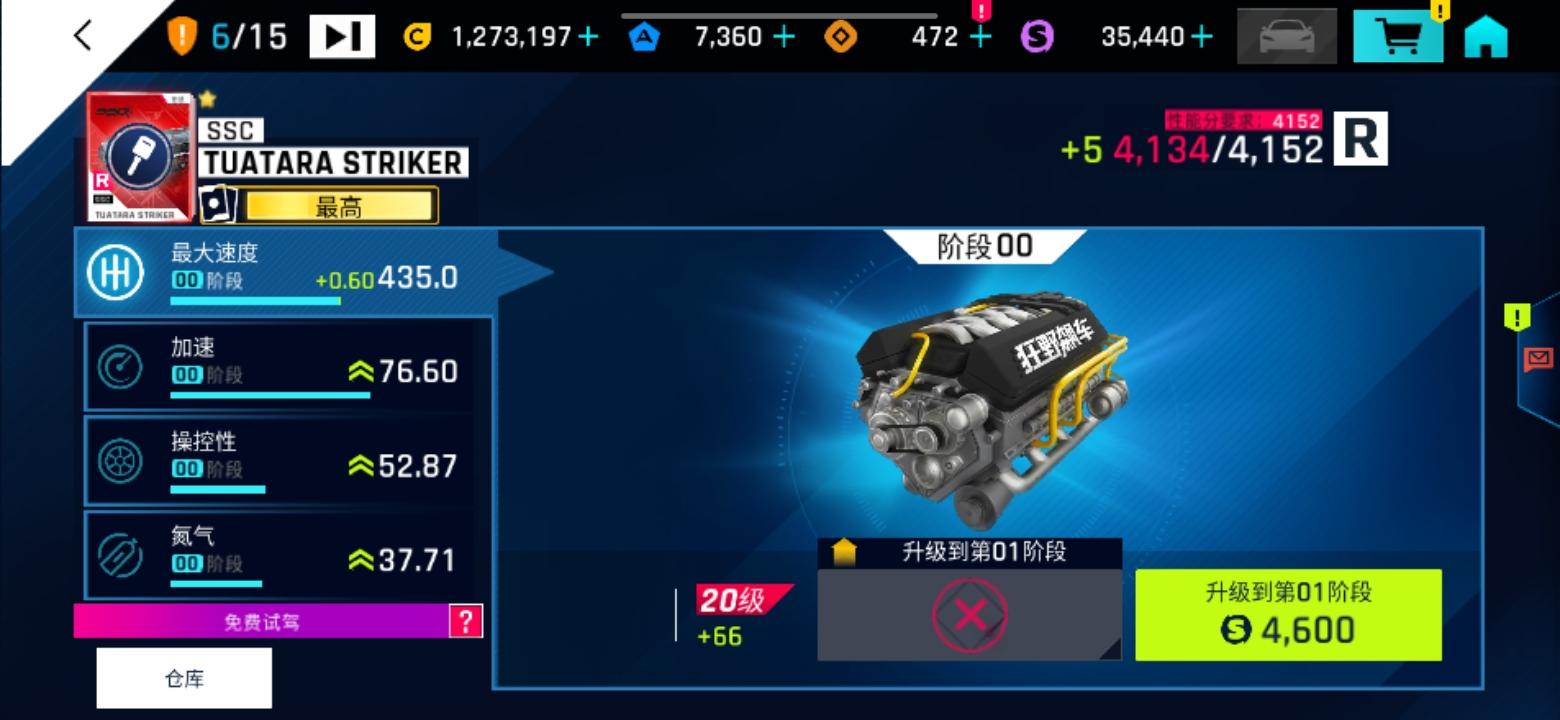Select the 氮气 nitro stat icon

point(120,553)
